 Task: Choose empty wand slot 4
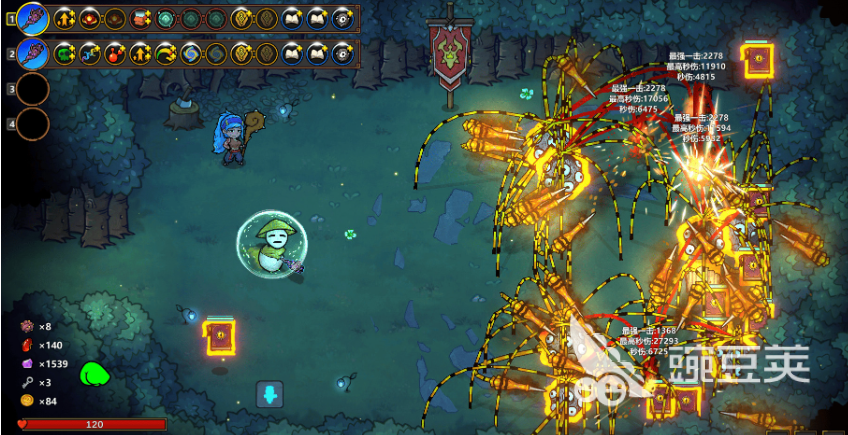pos(32,124)
